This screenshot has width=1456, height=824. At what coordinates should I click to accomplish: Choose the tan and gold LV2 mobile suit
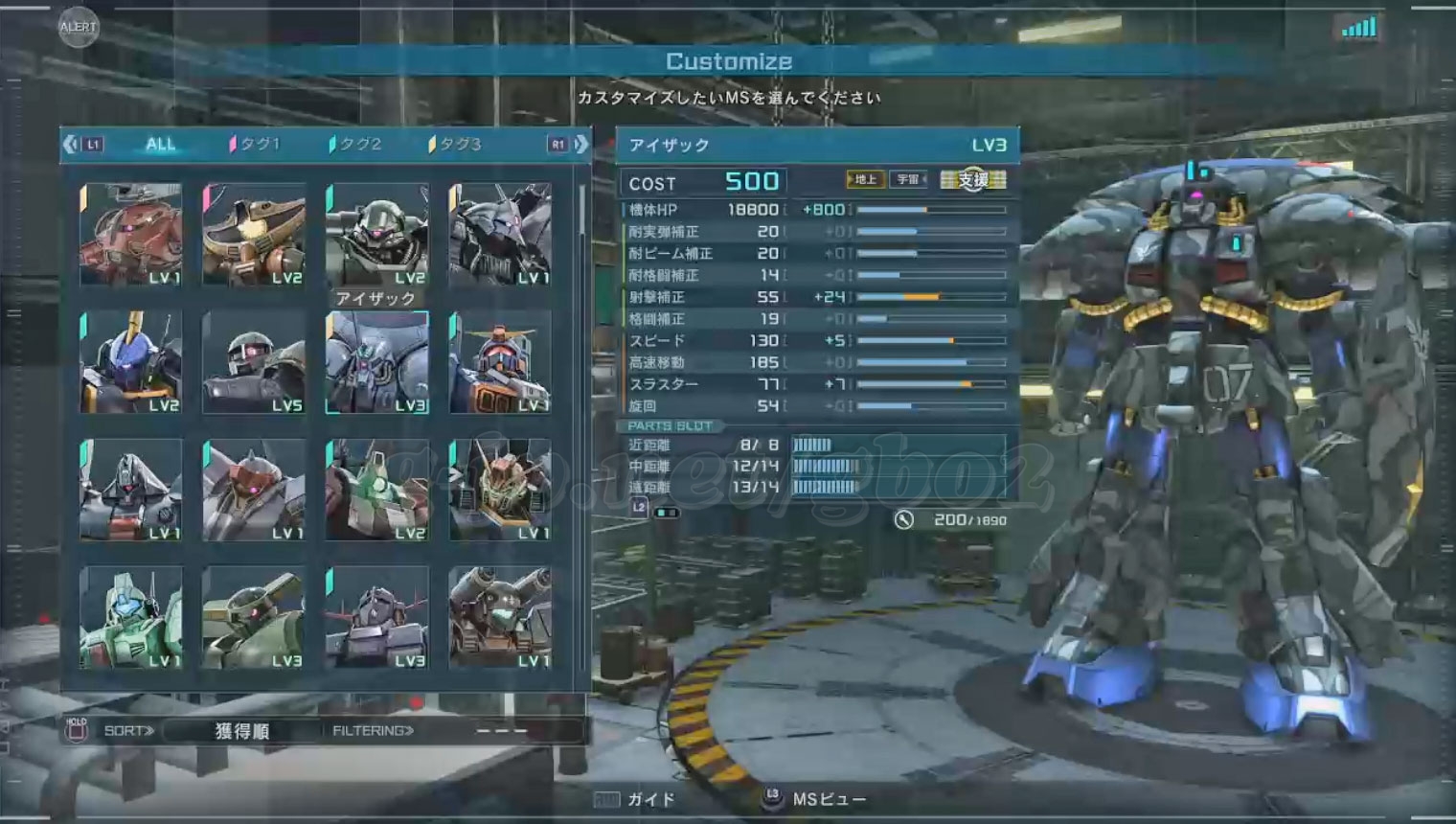click(254, 235)
